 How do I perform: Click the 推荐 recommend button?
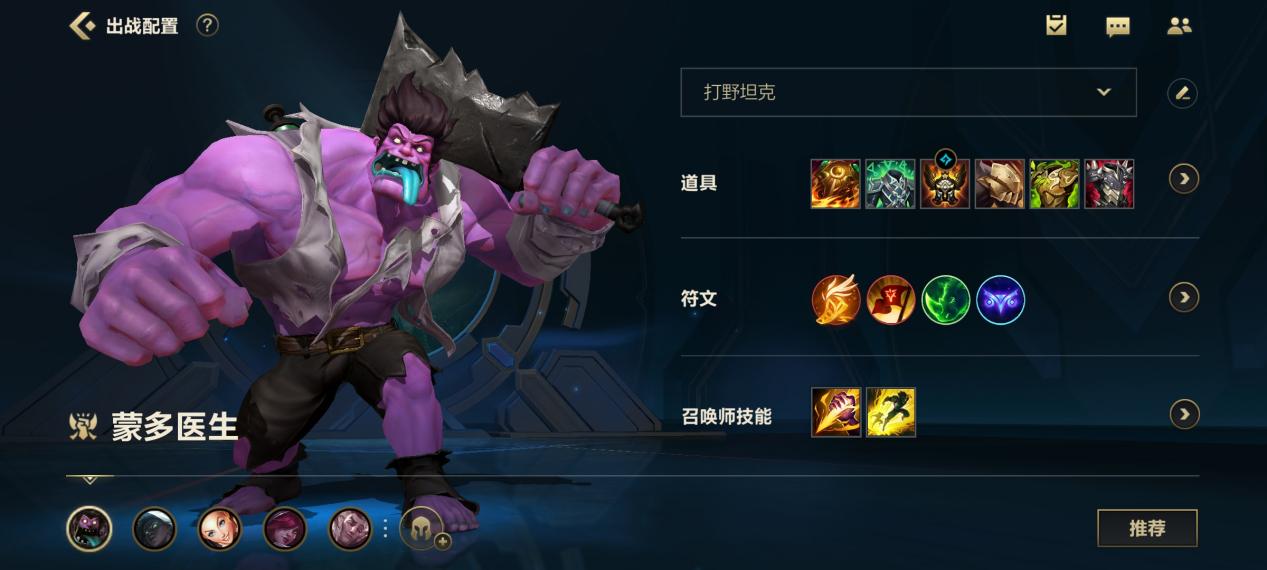click(1147, 528)
